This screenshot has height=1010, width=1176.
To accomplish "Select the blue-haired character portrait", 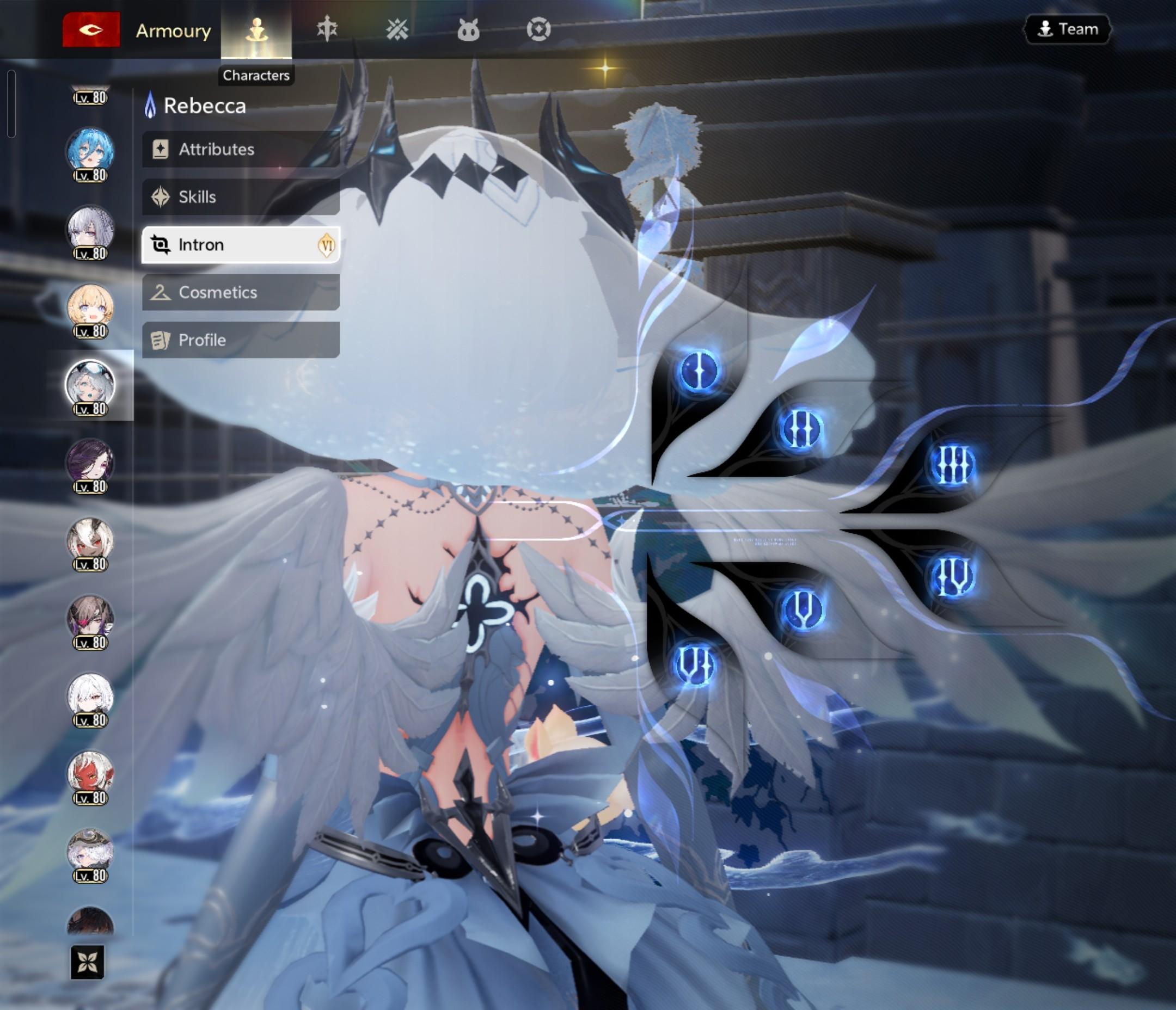I will tap(90, 152).
